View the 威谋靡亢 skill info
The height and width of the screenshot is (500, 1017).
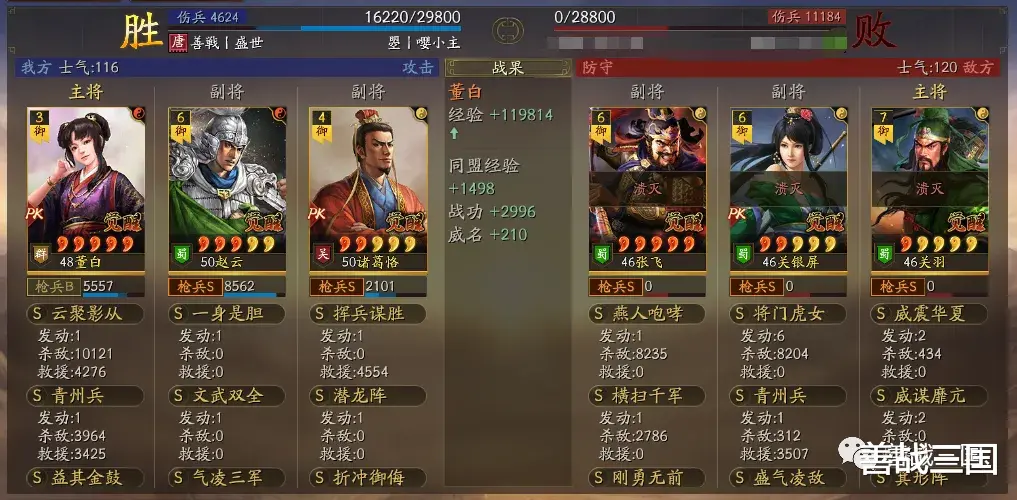929,396
